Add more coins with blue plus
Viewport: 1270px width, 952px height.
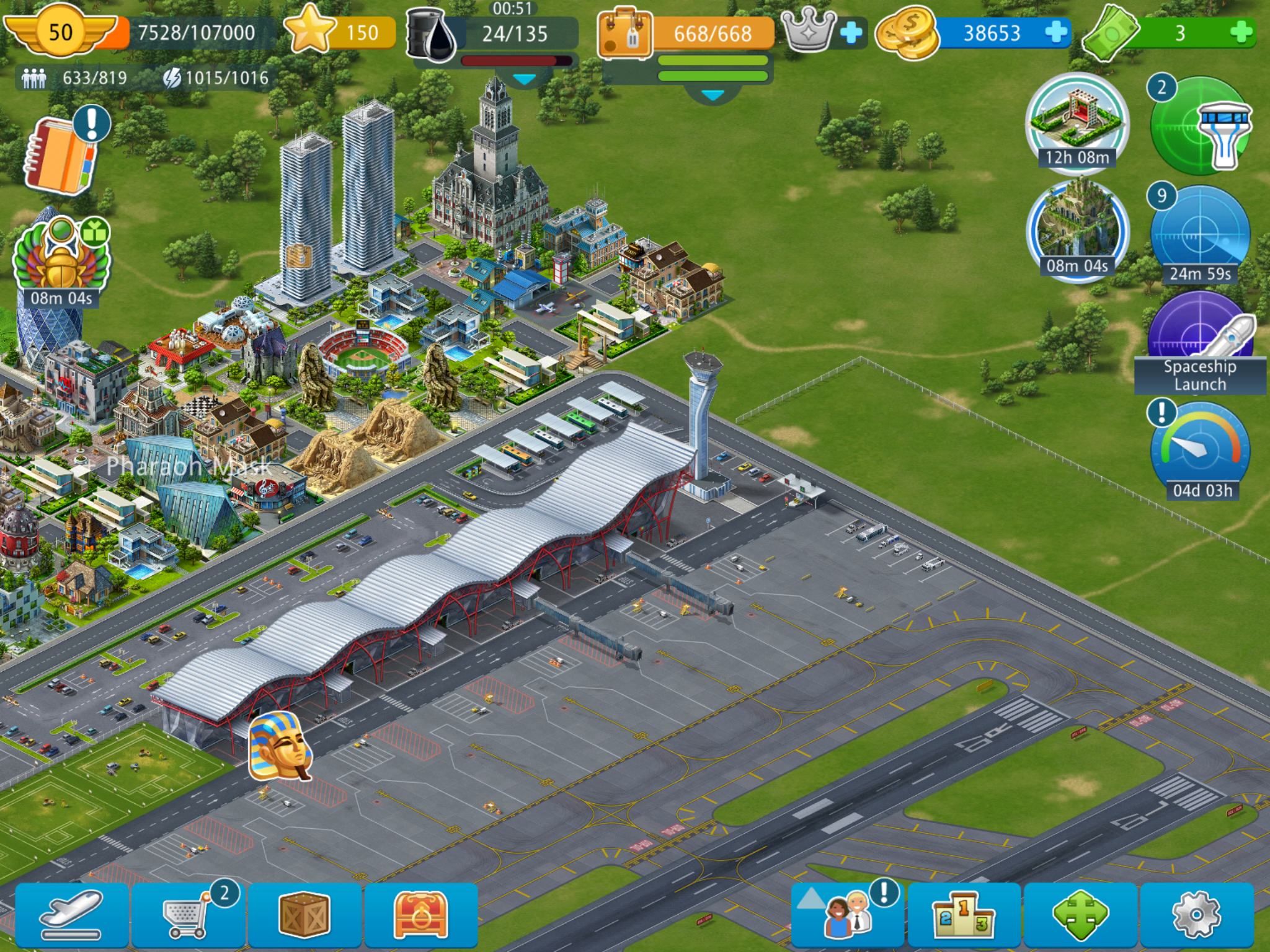[1055, 32]
